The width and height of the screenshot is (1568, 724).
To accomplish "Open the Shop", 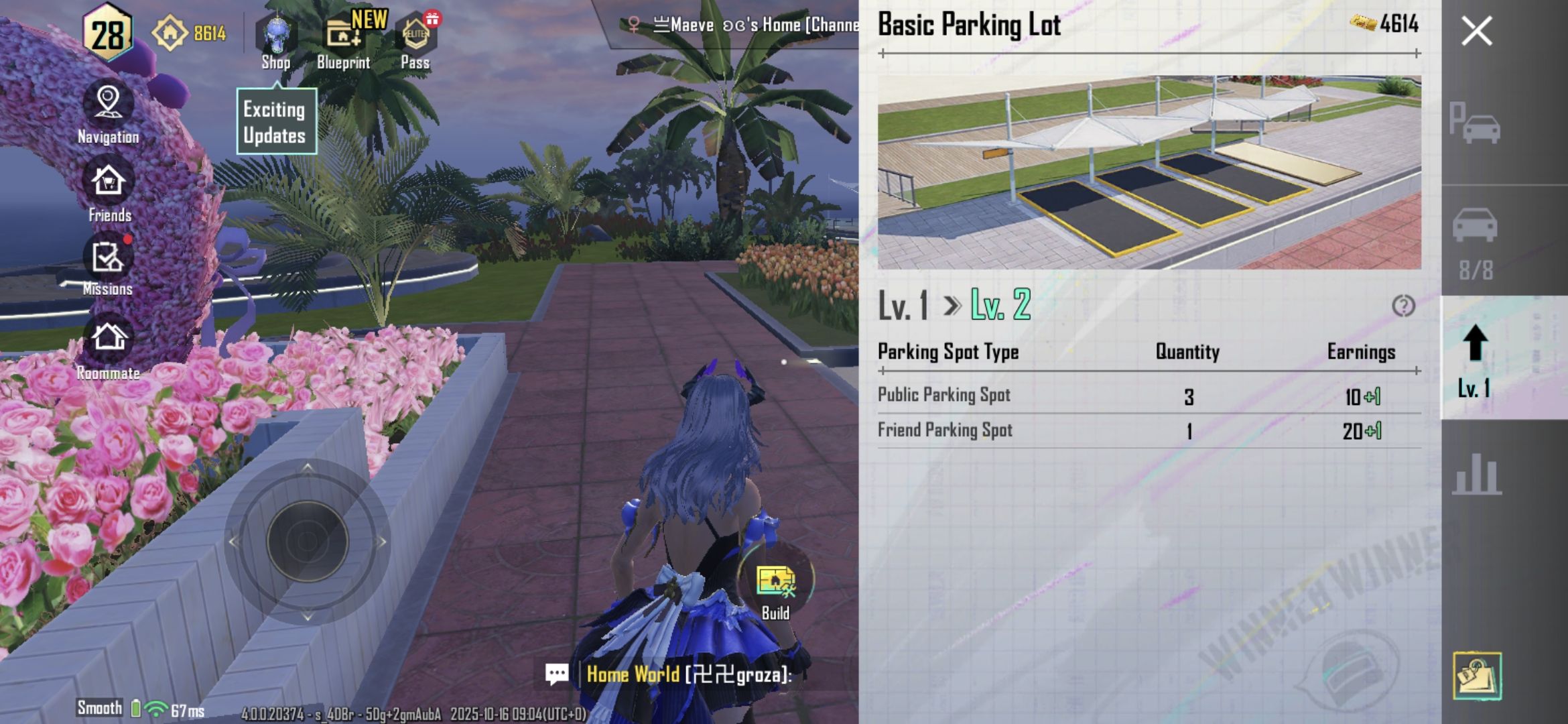I will [x=275, y=42].
